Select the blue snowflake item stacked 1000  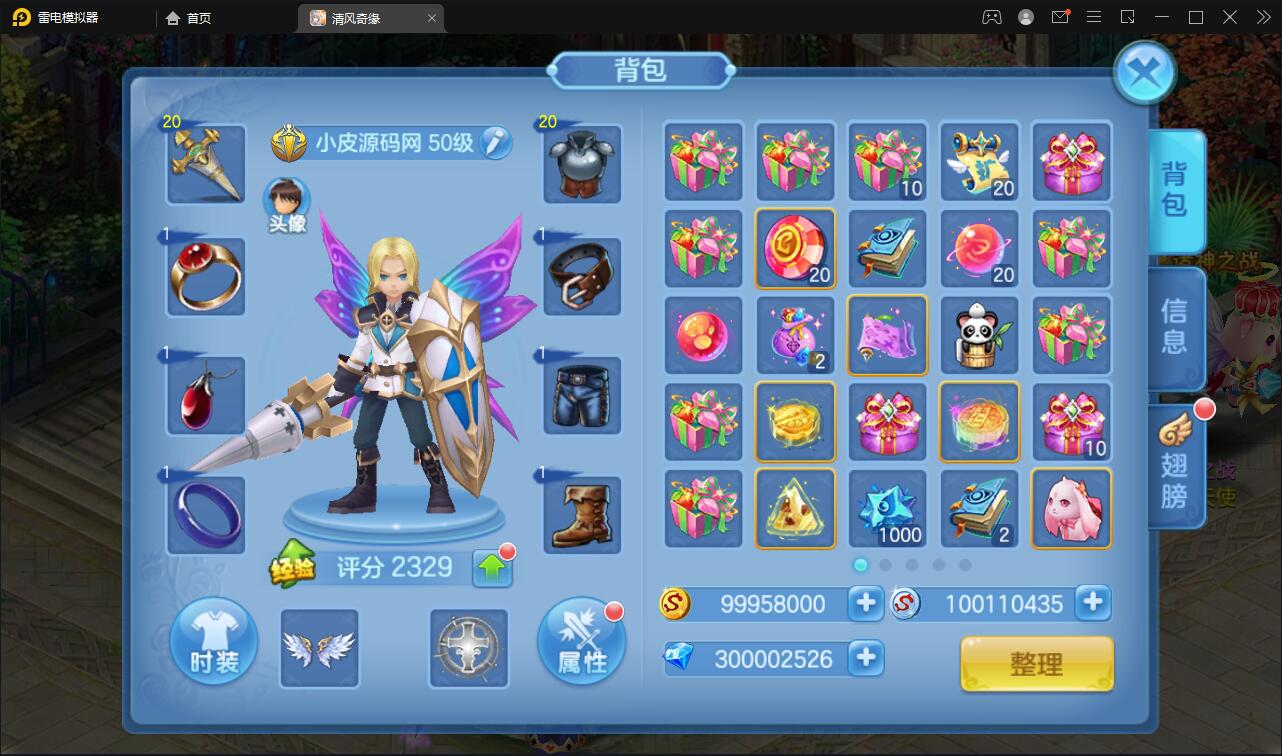tap(887, 509)
